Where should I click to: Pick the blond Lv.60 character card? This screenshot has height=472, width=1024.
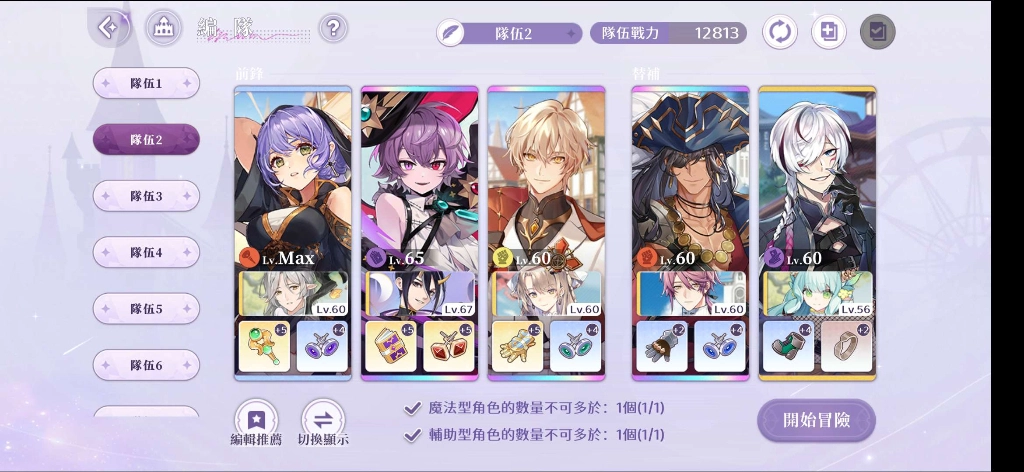pos(546,180)
